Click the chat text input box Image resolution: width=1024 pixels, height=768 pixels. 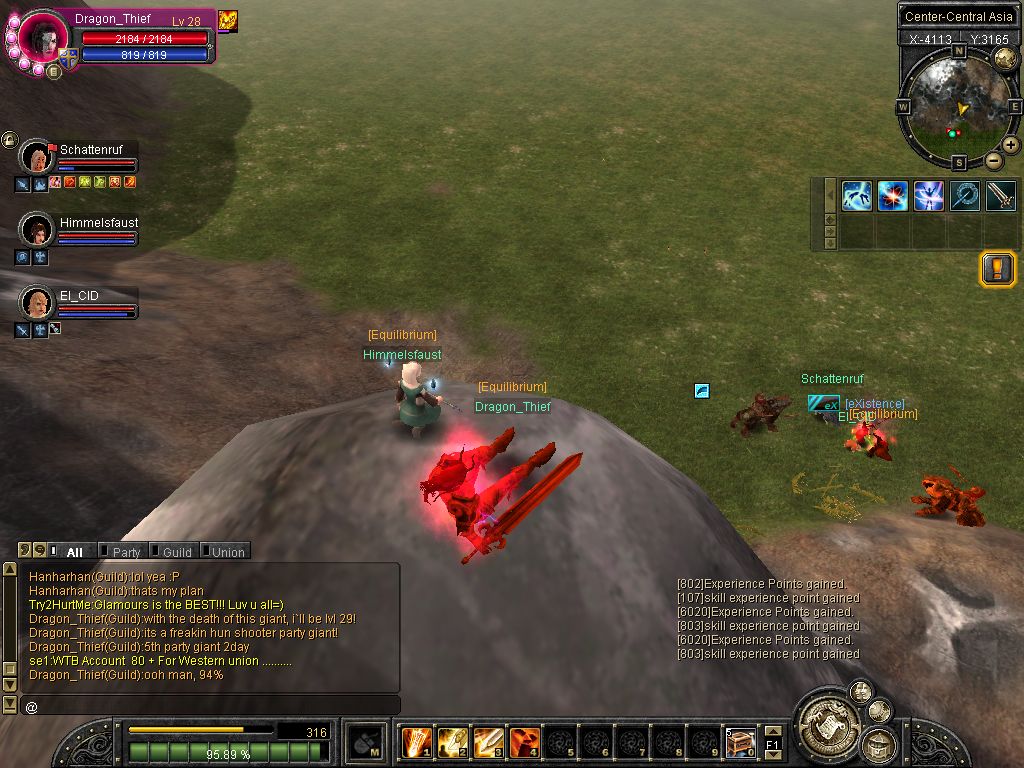pos(210,706)
